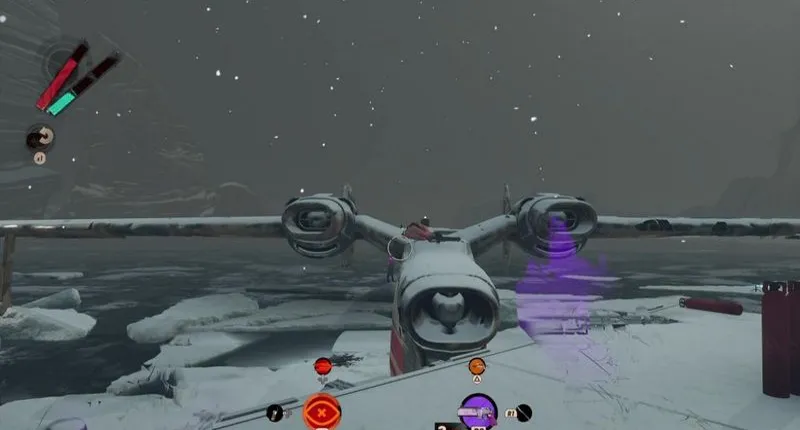Select the Reprise rewind arrow icon
Screen dimensions: 800x430
click(x=40, y=138)
